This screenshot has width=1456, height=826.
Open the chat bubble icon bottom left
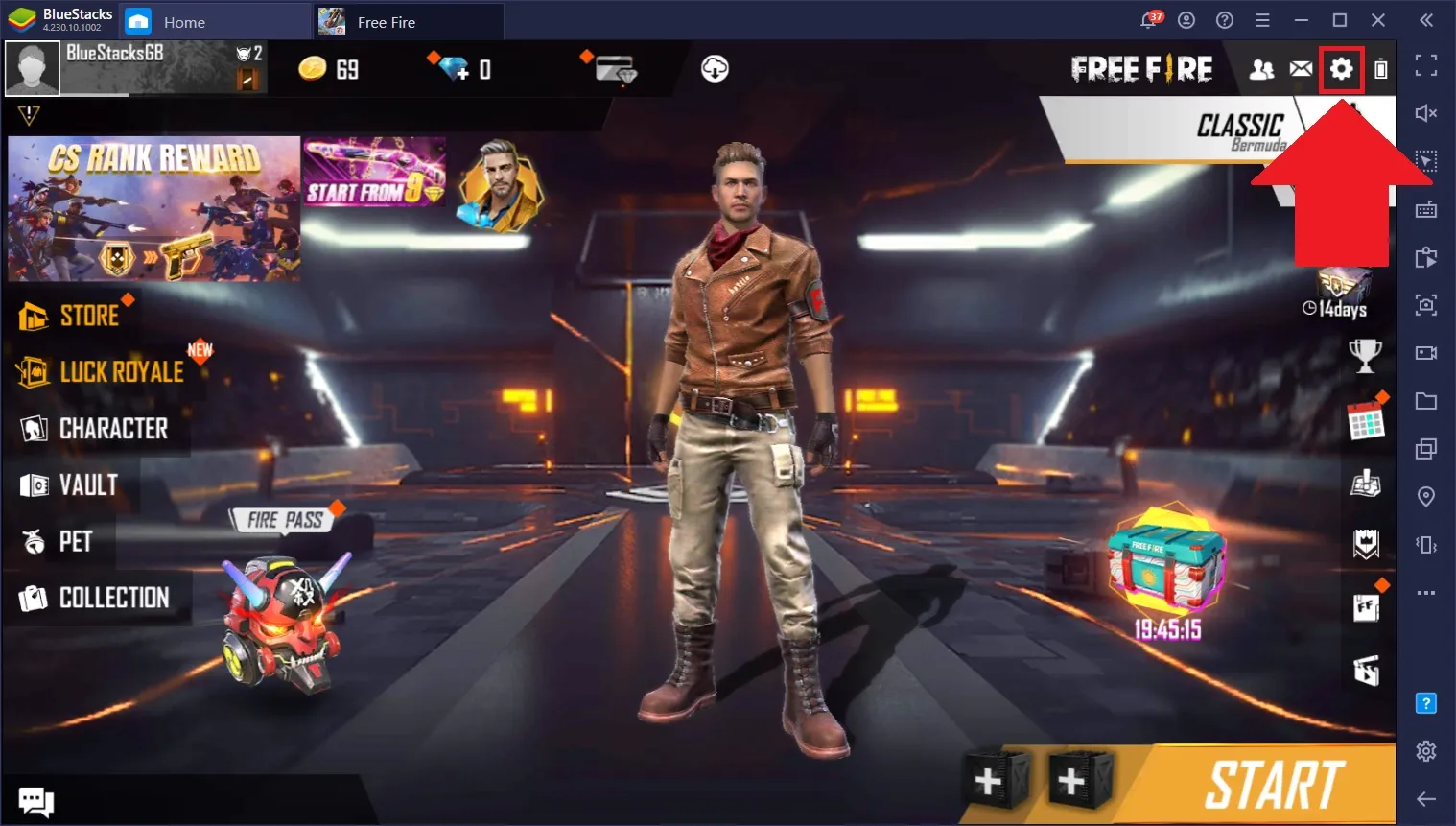coord(35,801)
